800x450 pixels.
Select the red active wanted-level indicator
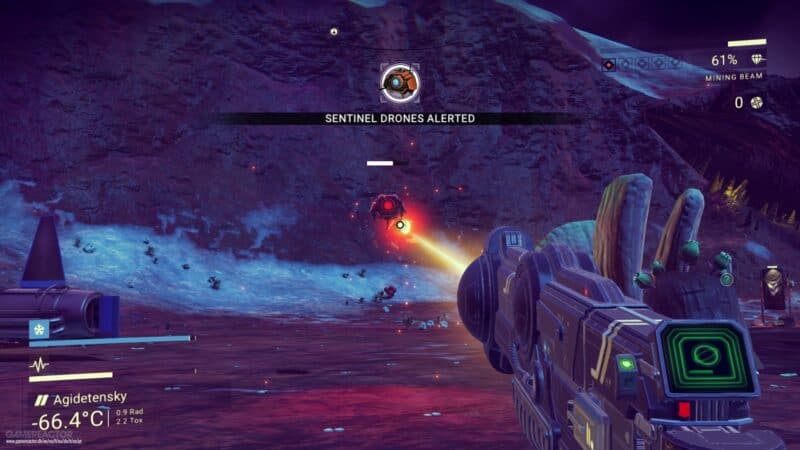[x=609, y=64]
